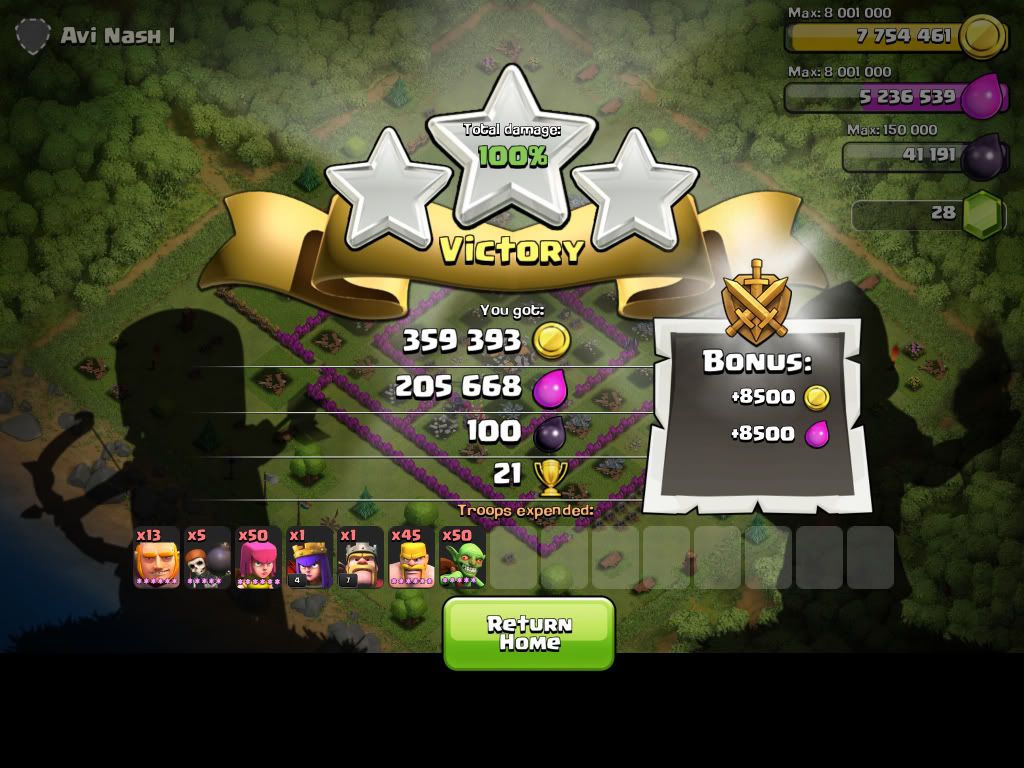Screen dimensions: 1024x768
Task: Click the Archer Queen hero slot
Action: 310,557
